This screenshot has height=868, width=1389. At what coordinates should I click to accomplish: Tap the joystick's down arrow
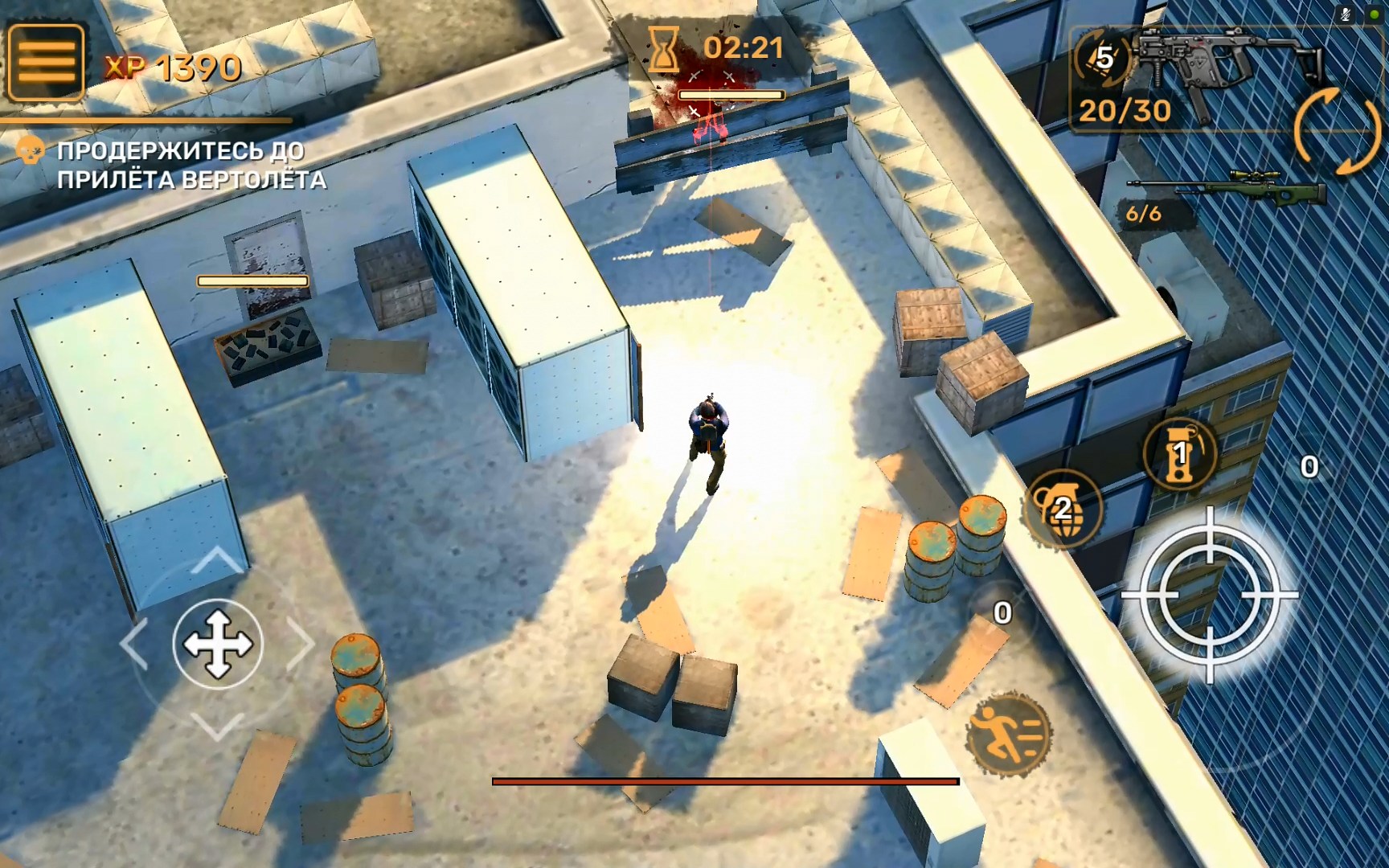(217, 727)
